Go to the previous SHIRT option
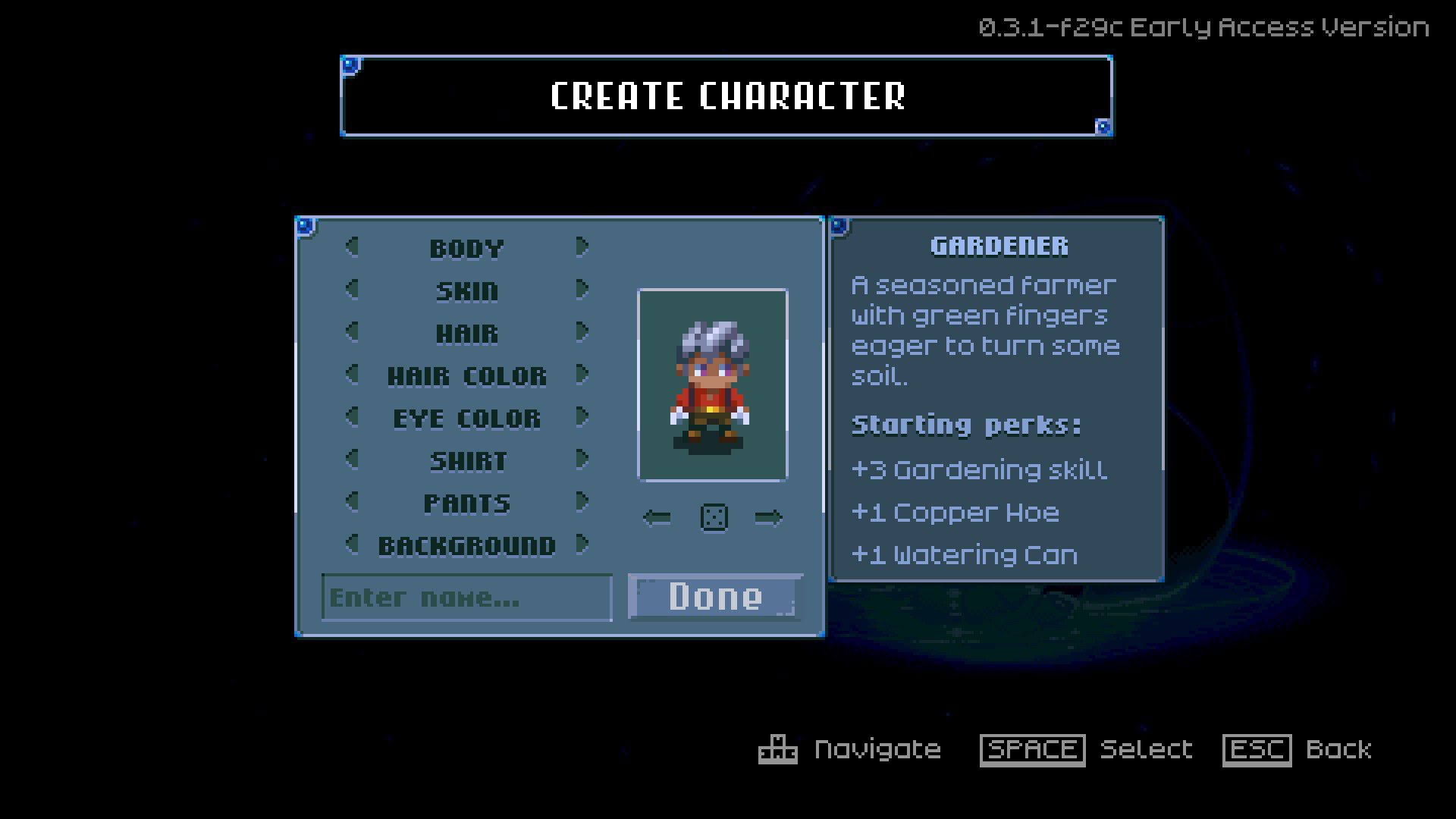Image resolution: width=1456 pixels, height=819 pixels. [351, 460]
